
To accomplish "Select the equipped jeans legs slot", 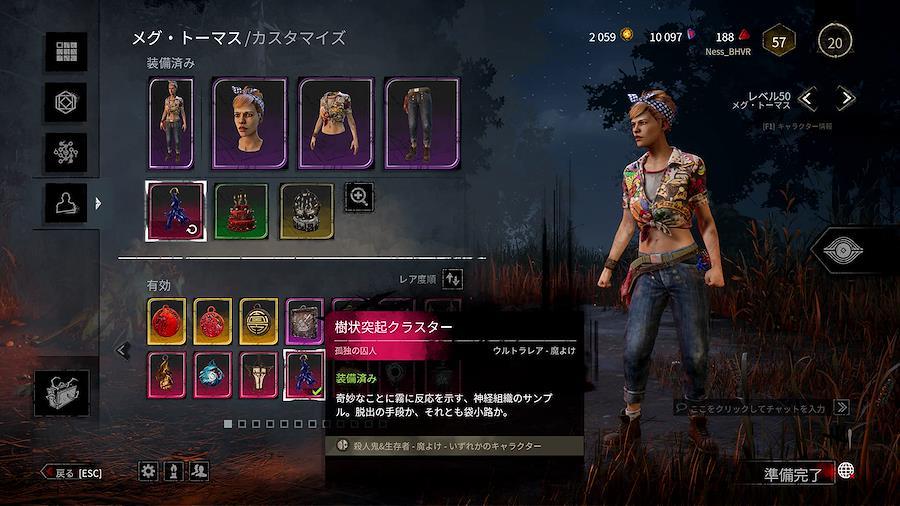I will coord(421,122).
